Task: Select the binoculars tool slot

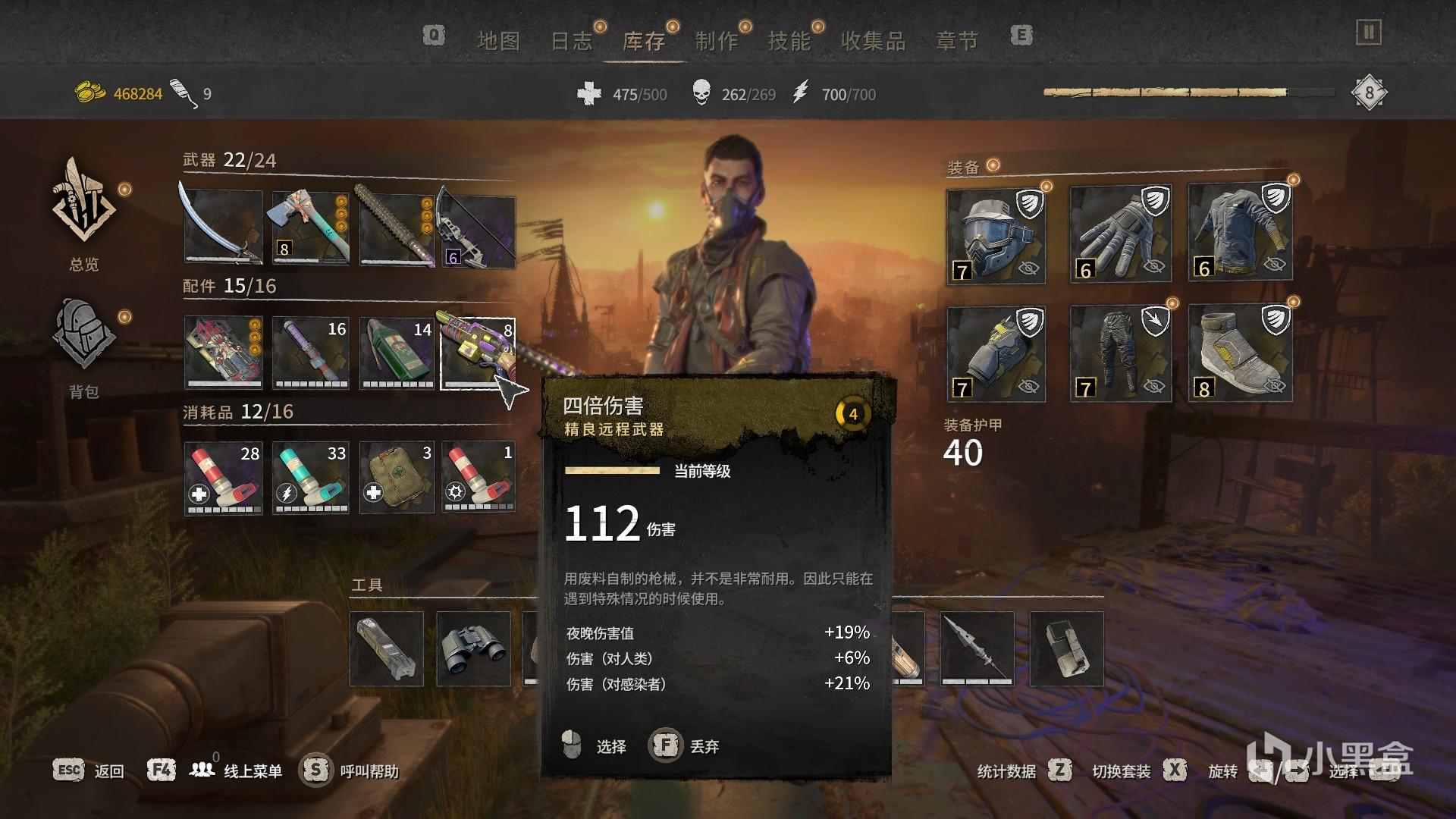Action: 474,649
